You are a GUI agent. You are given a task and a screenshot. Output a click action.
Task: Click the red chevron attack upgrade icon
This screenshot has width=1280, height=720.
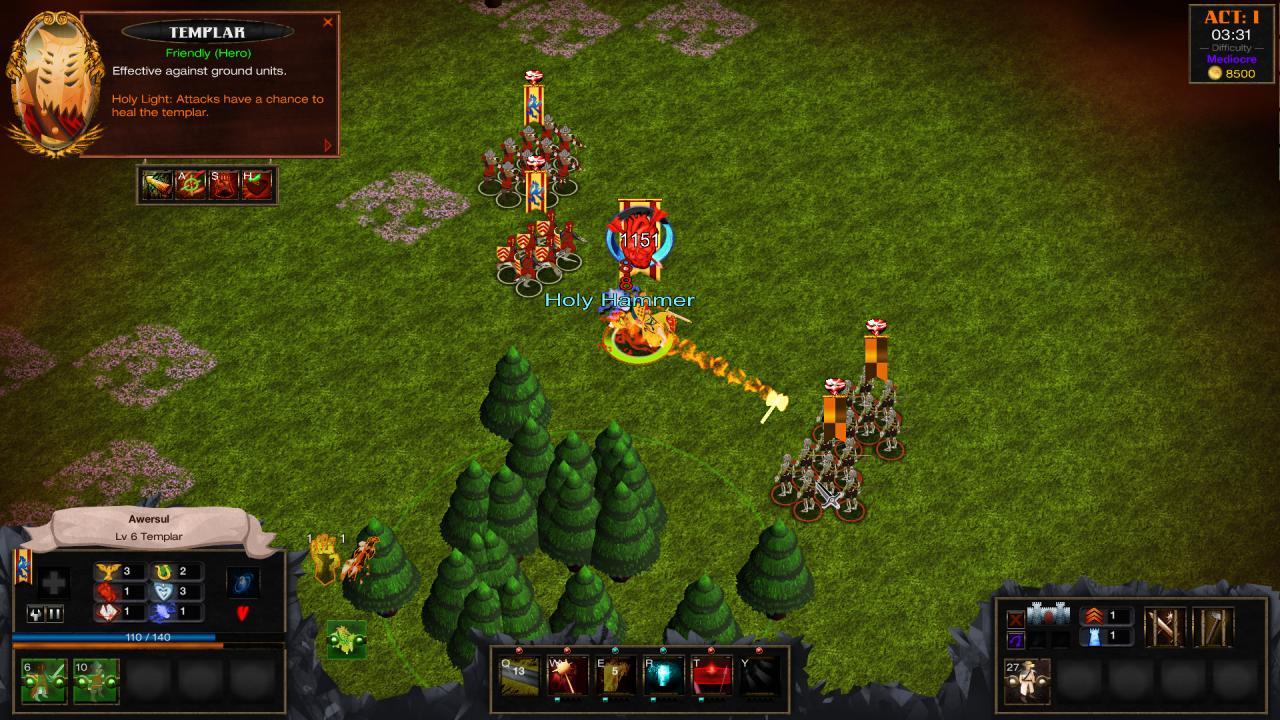(1093, 616)
